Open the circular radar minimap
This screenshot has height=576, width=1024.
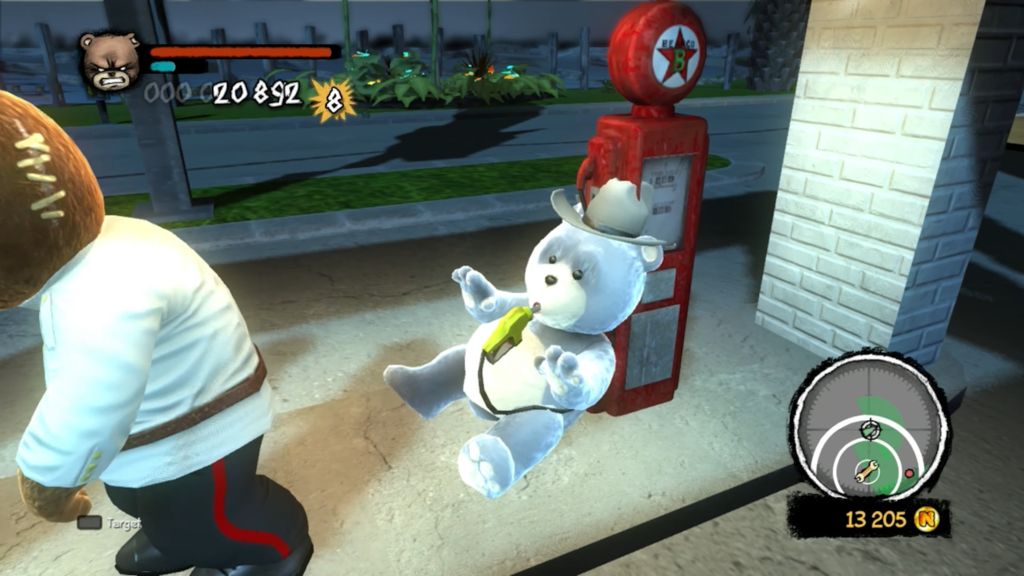coord(868,426)
